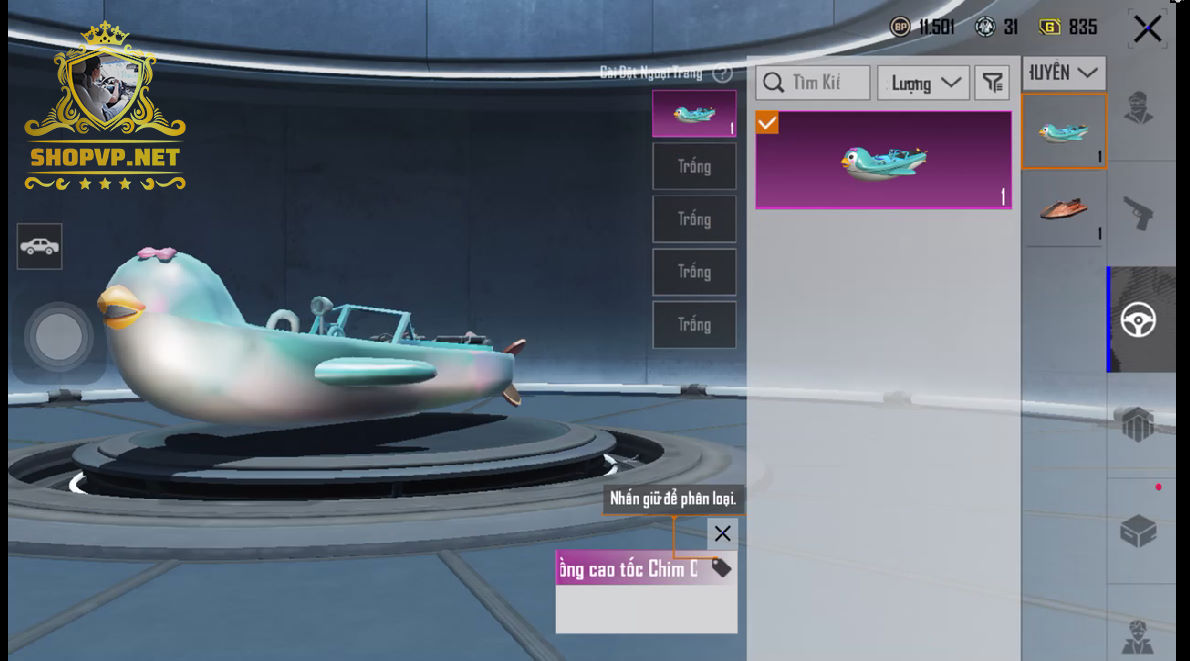The height and width of the screenshot is (661, 1190).
Task: Select the equipped penguin boat skin slot
Action: pos(694,114)
